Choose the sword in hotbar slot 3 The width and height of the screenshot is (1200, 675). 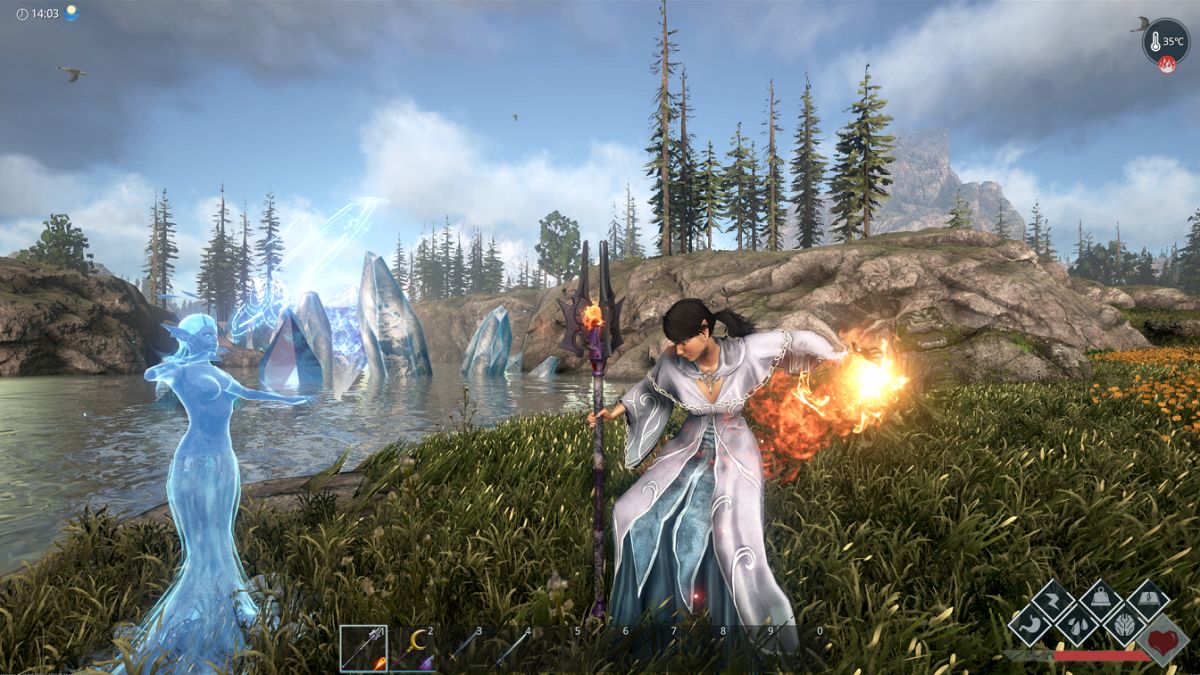pyautogui.click(x=461, y=649)
